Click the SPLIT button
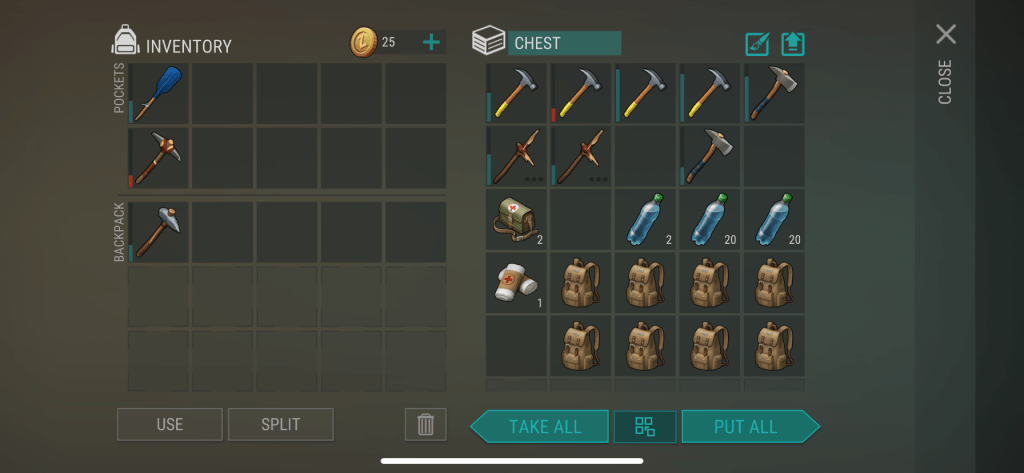The image size is (1024, 473). 280,424
